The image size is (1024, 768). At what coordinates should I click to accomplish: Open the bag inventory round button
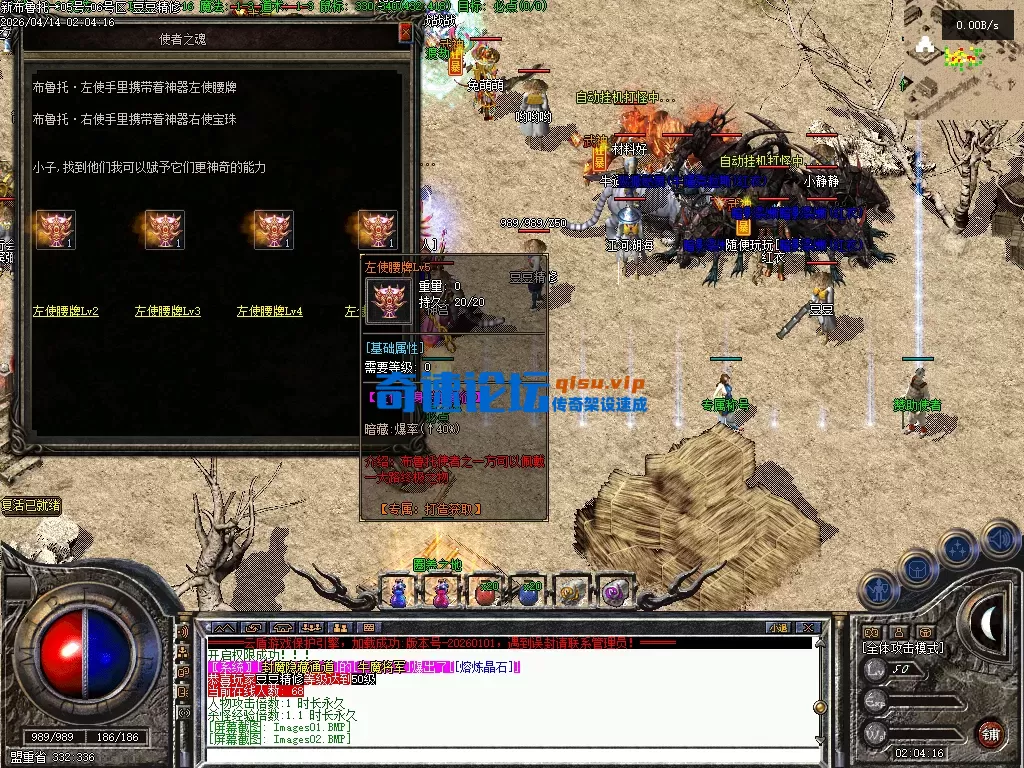coord(917,569)
